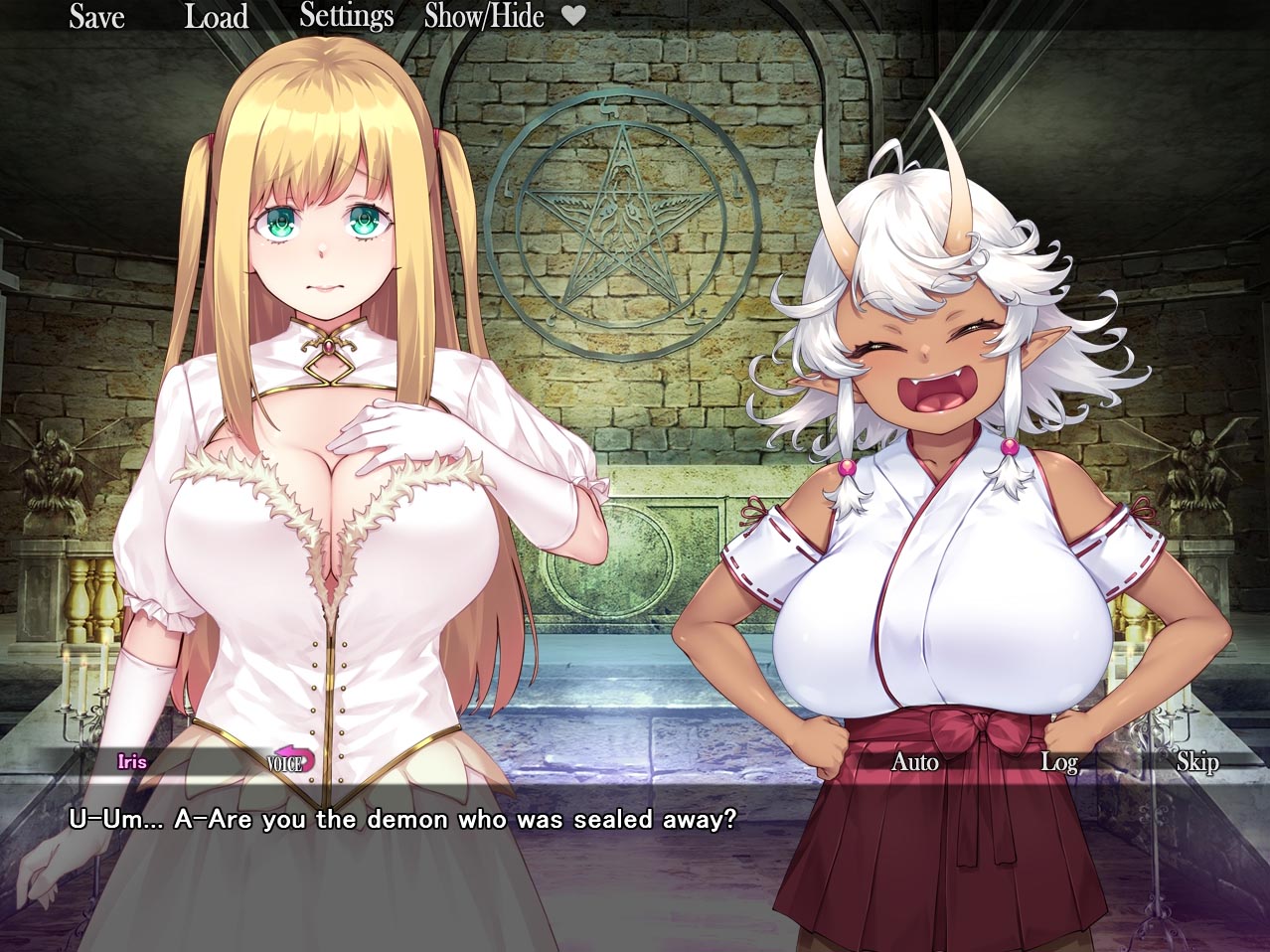Open the Settings menu

(346, 17)
